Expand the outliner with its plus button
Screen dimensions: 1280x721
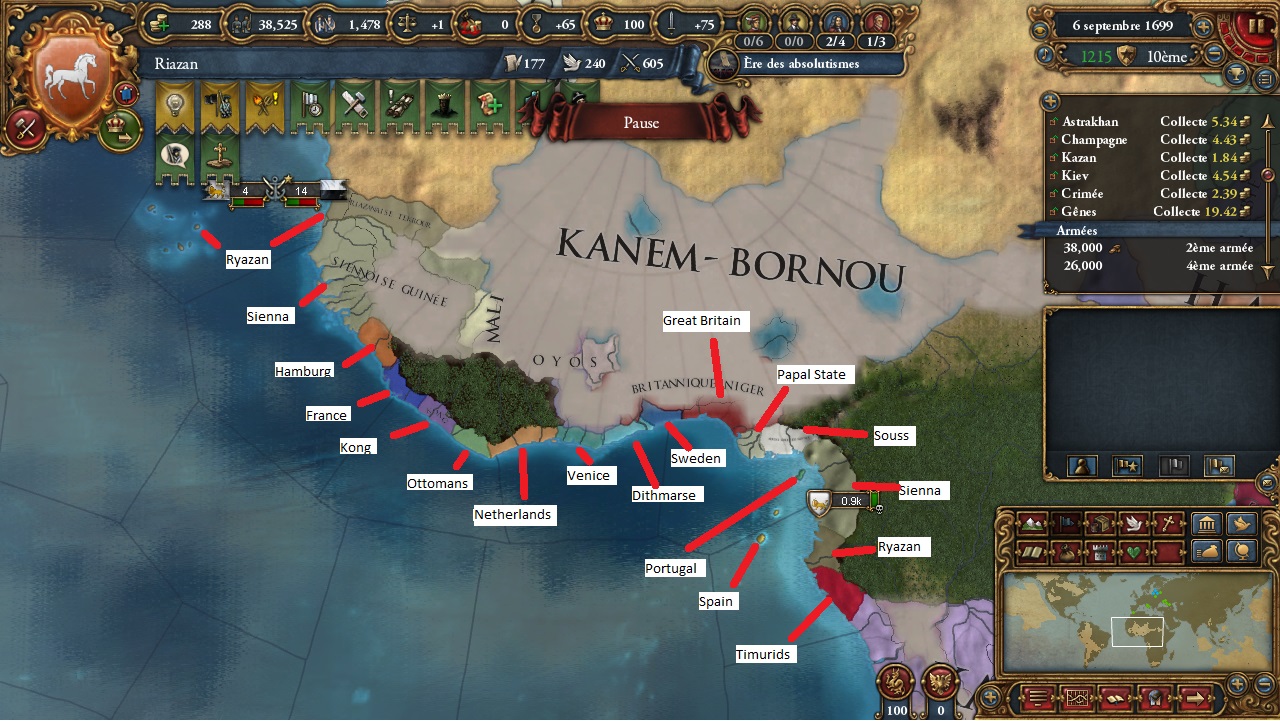pyautogui.click(x=1049, y=100)
